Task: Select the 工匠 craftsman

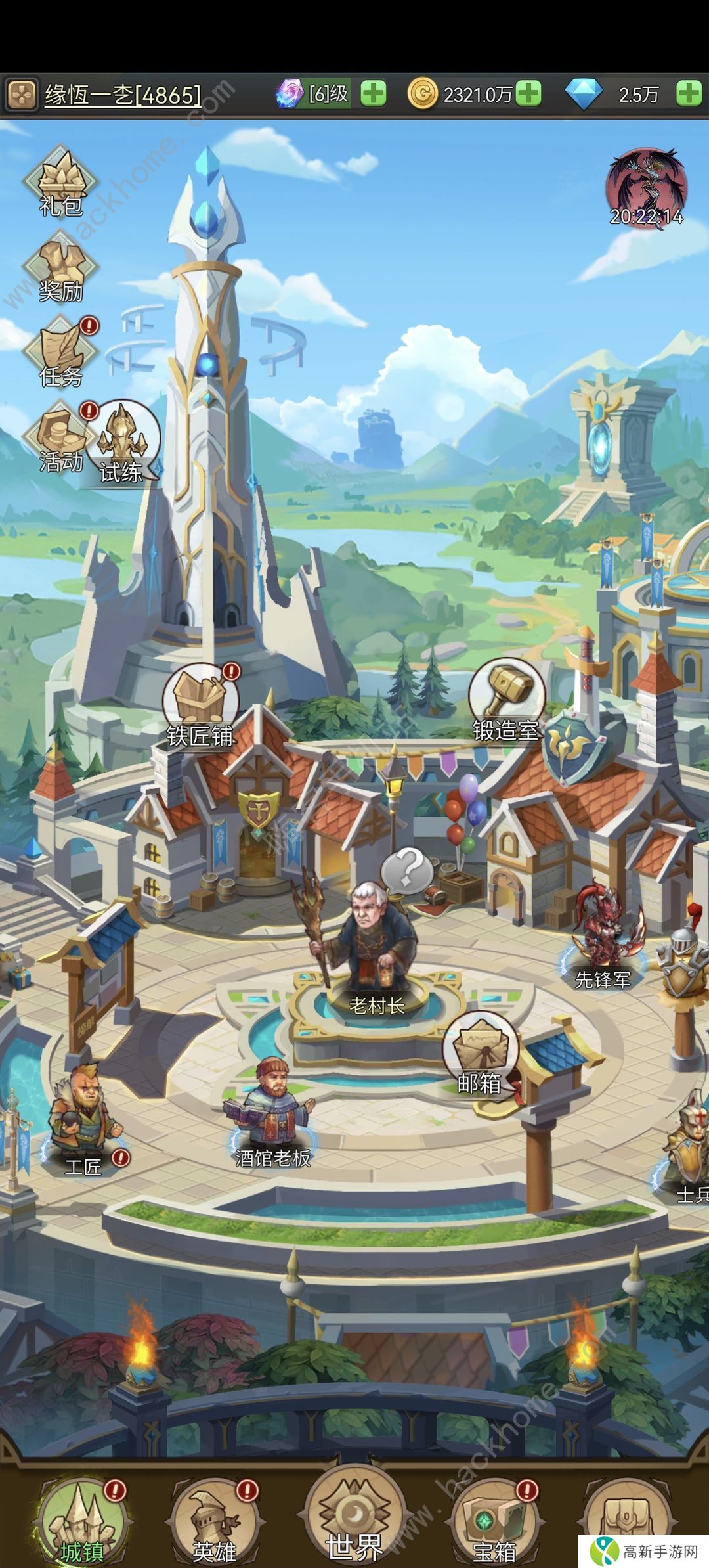Action: (x=84, y=1117)
